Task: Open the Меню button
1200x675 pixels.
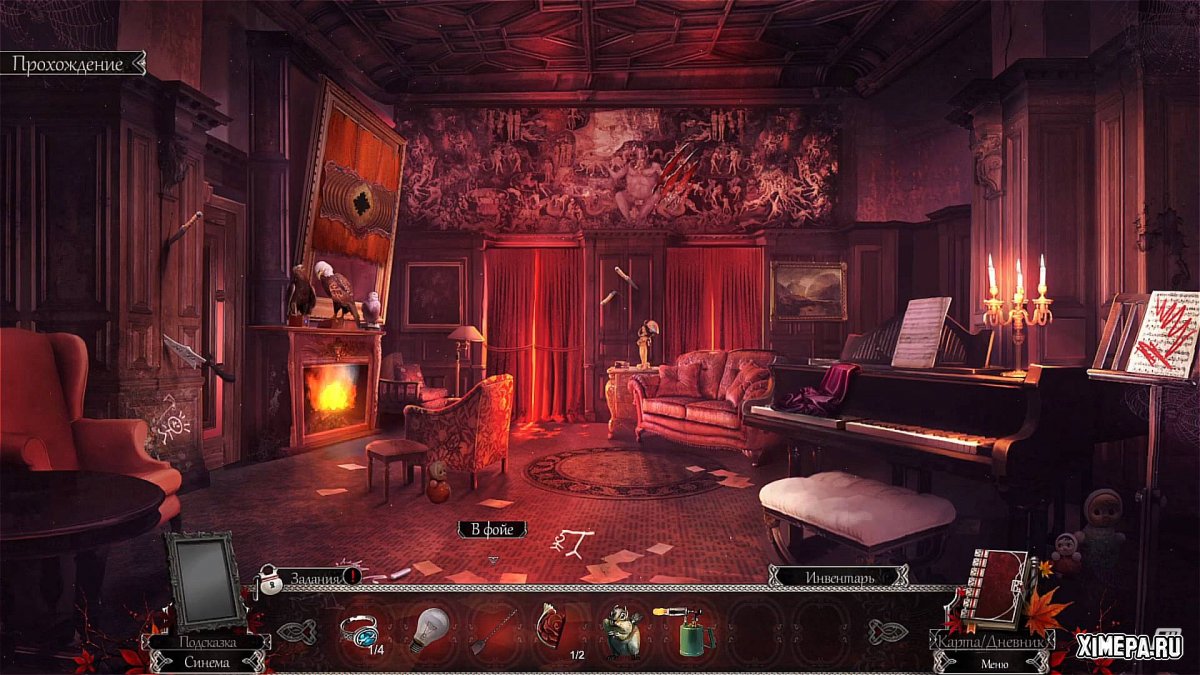Action: click(x=991, y=661)
